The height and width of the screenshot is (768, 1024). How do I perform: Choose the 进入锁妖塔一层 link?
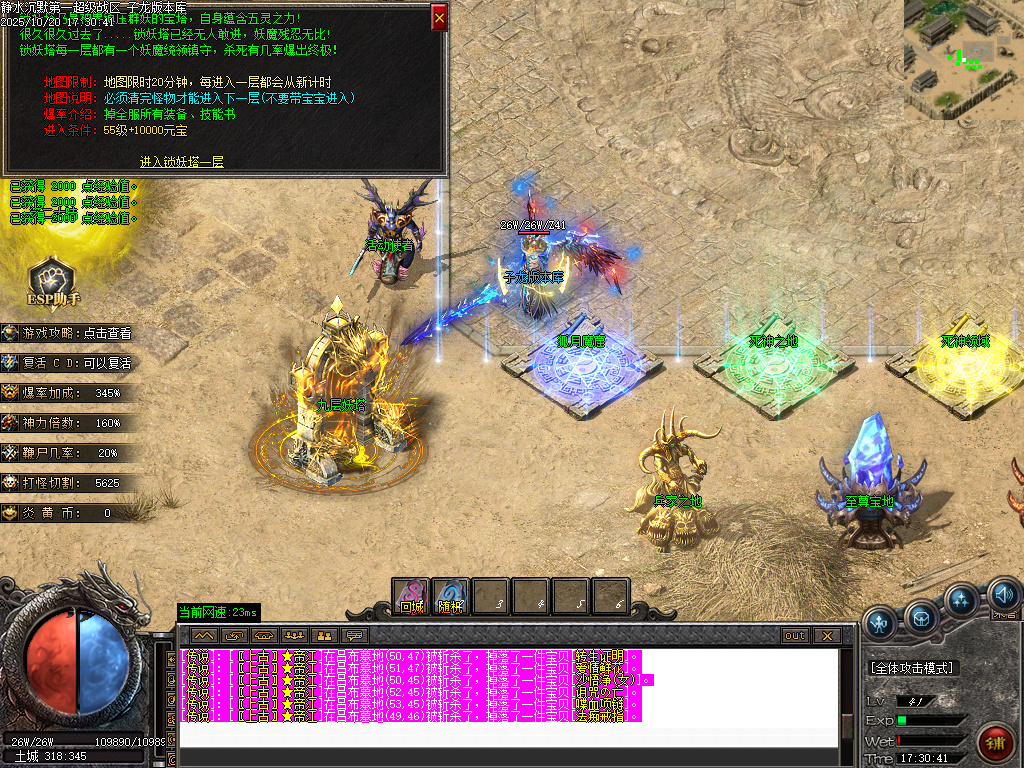click(x=182, y=161)
